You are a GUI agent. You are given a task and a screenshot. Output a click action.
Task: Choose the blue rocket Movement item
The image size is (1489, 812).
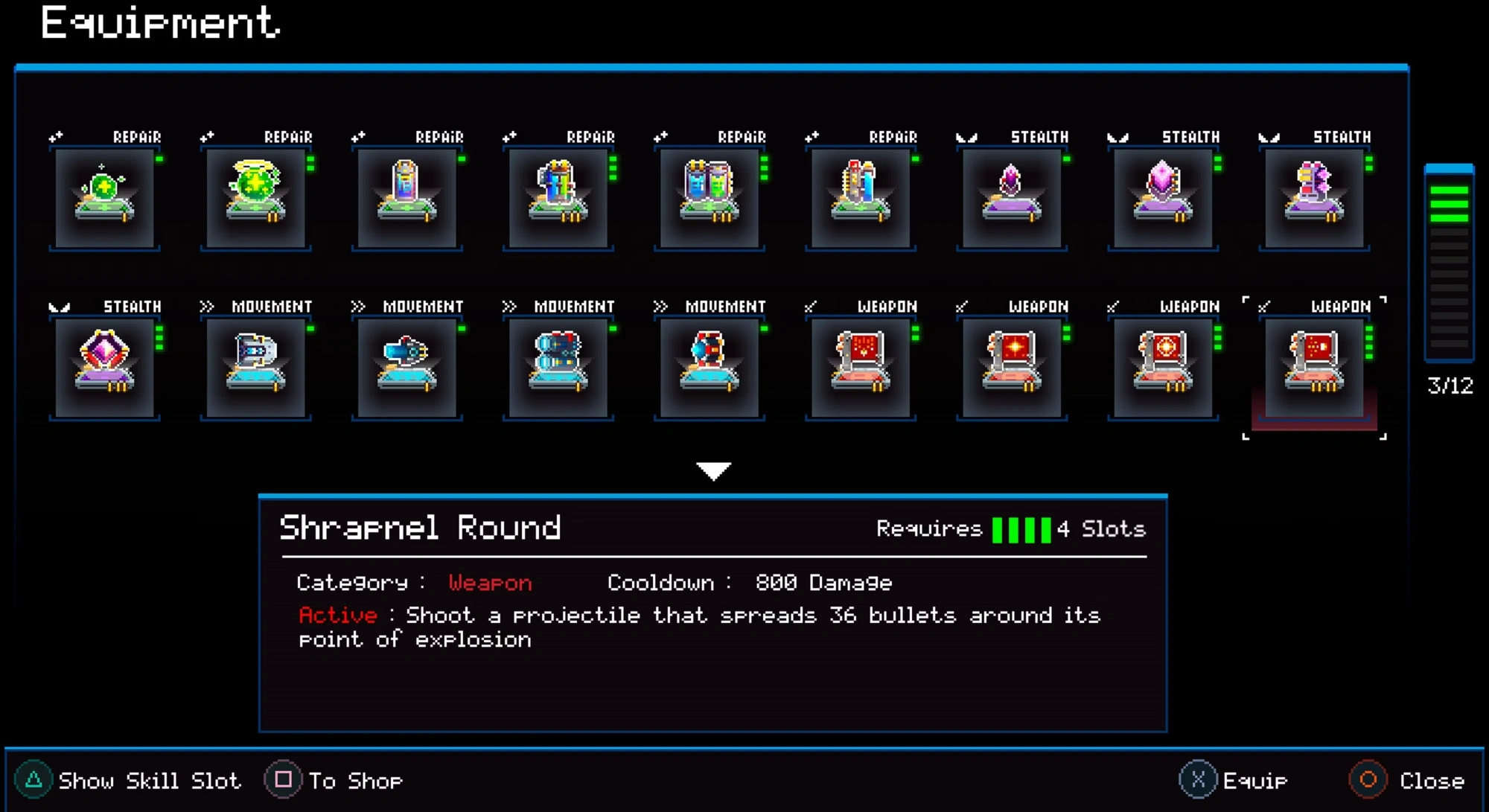pos(406,368)
